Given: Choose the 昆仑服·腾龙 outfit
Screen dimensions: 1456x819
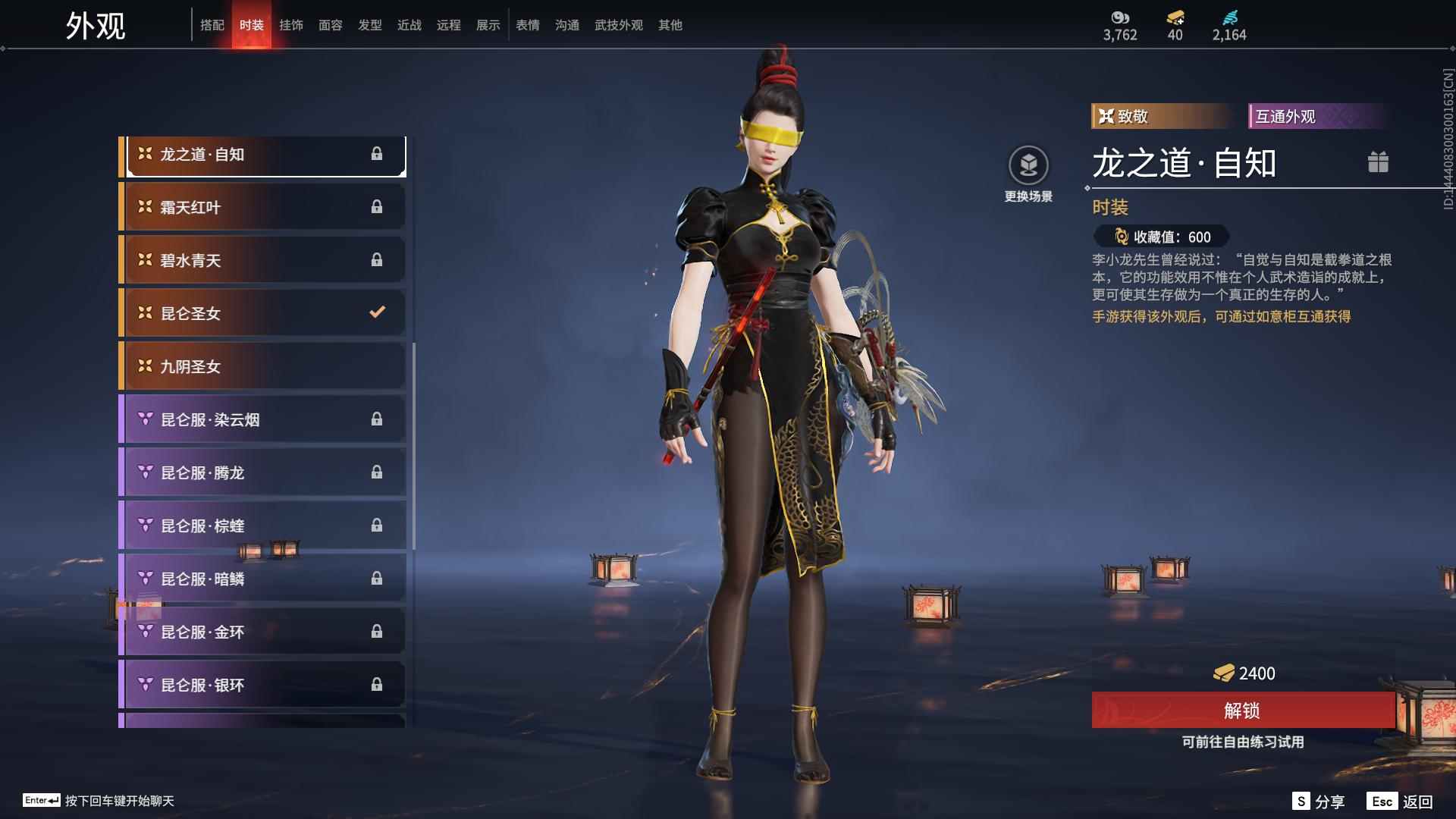Looking at the screenshot, I should (262, 472).
